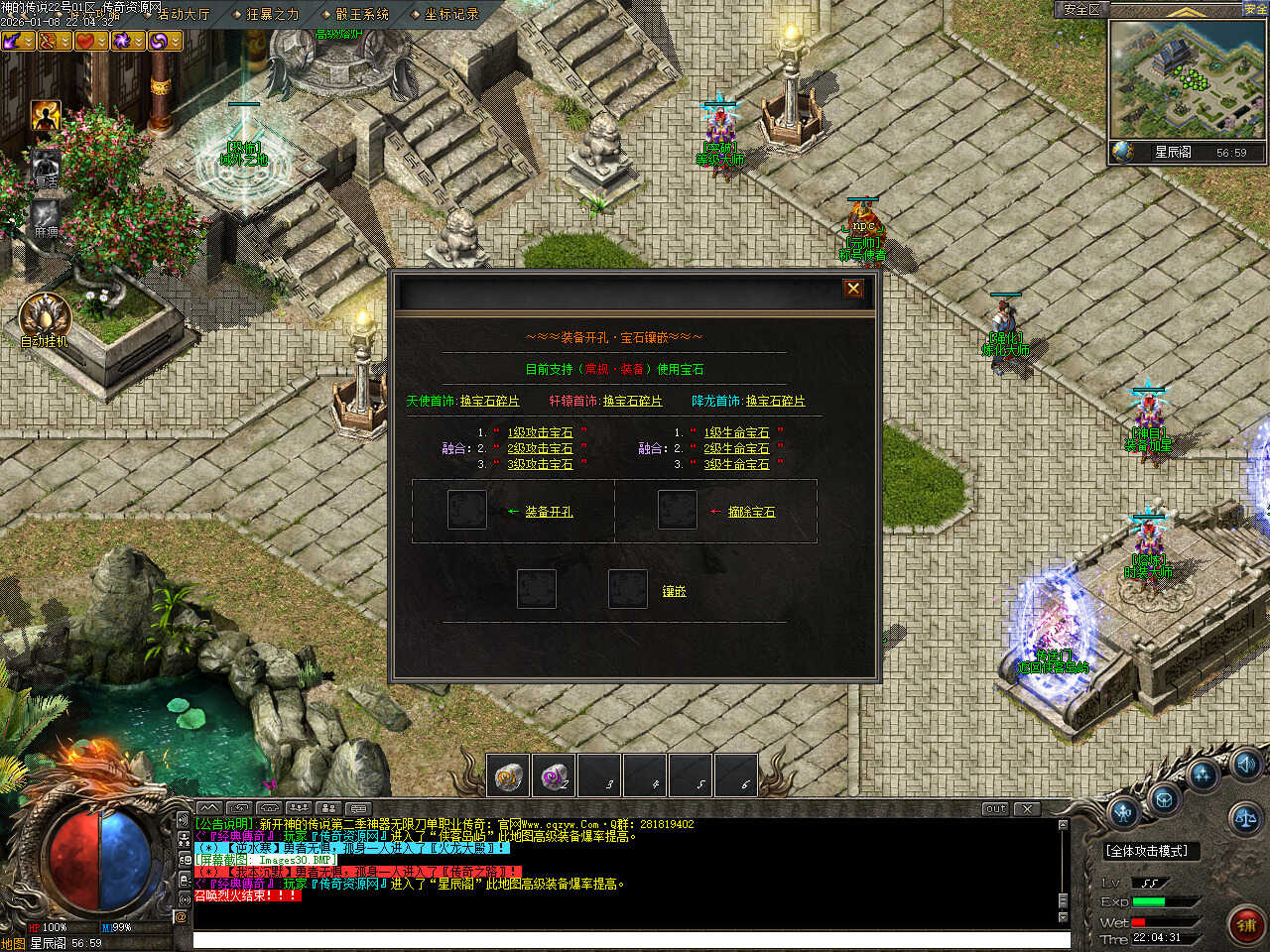This screenshot has width=1270, height=952.
Task: Fuse a 2级生命宝石
Action: (x=736, y=449)
